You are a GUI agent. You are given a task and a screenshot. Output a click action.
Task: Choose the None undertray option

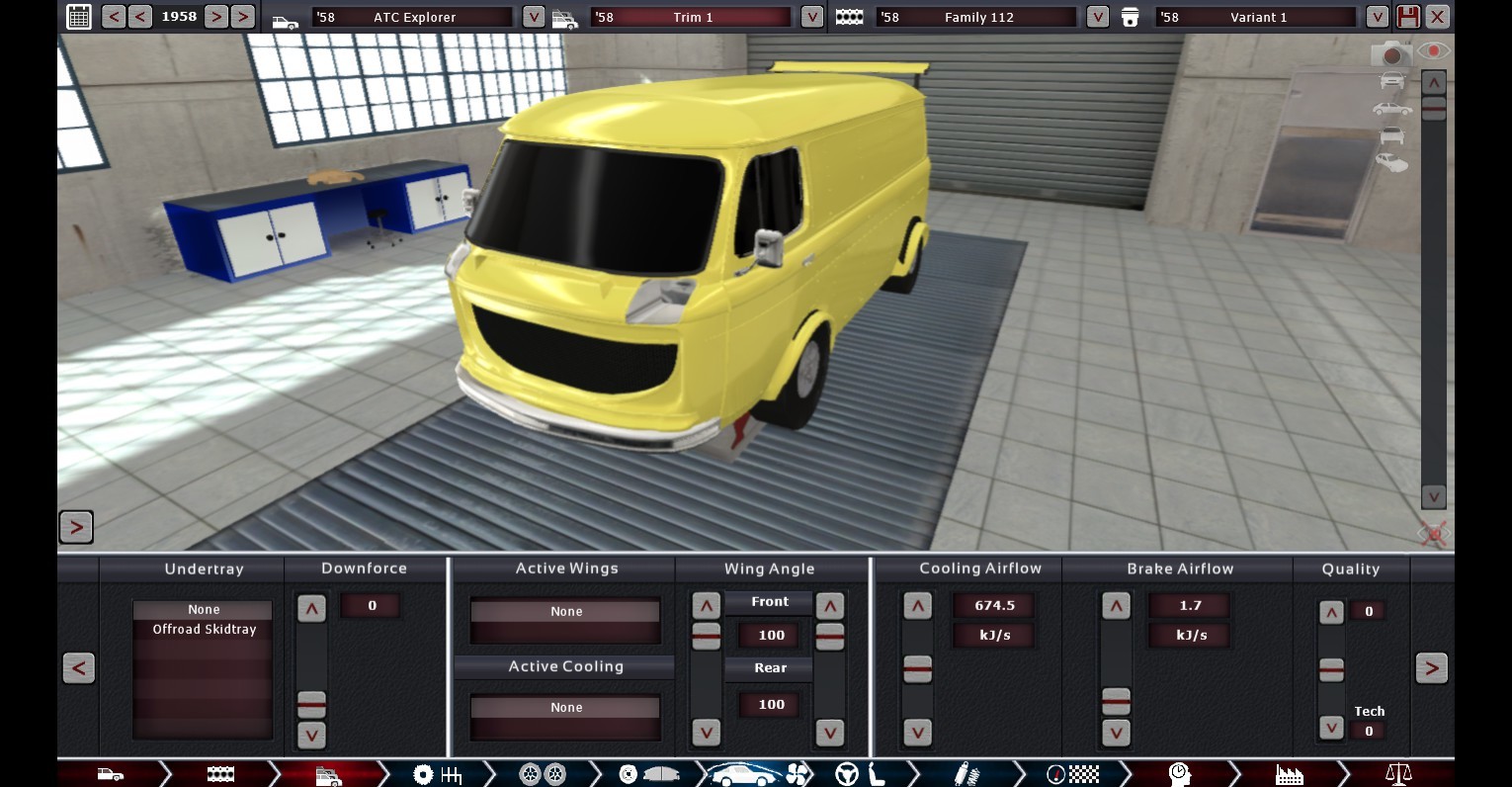(204, 610)
